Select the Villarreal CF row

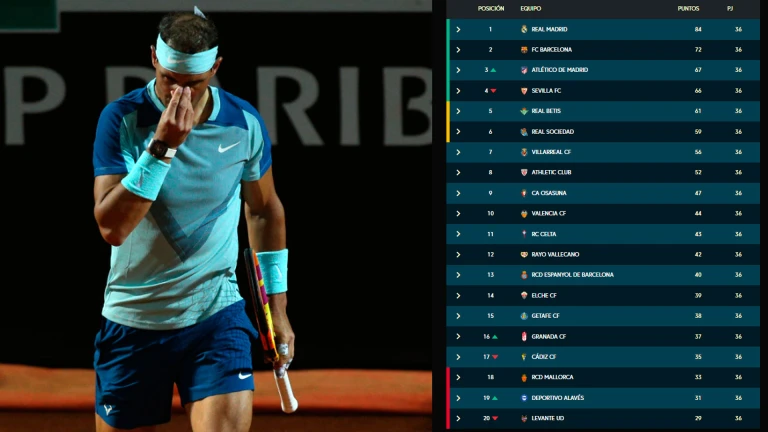click(x=458, y=152)
